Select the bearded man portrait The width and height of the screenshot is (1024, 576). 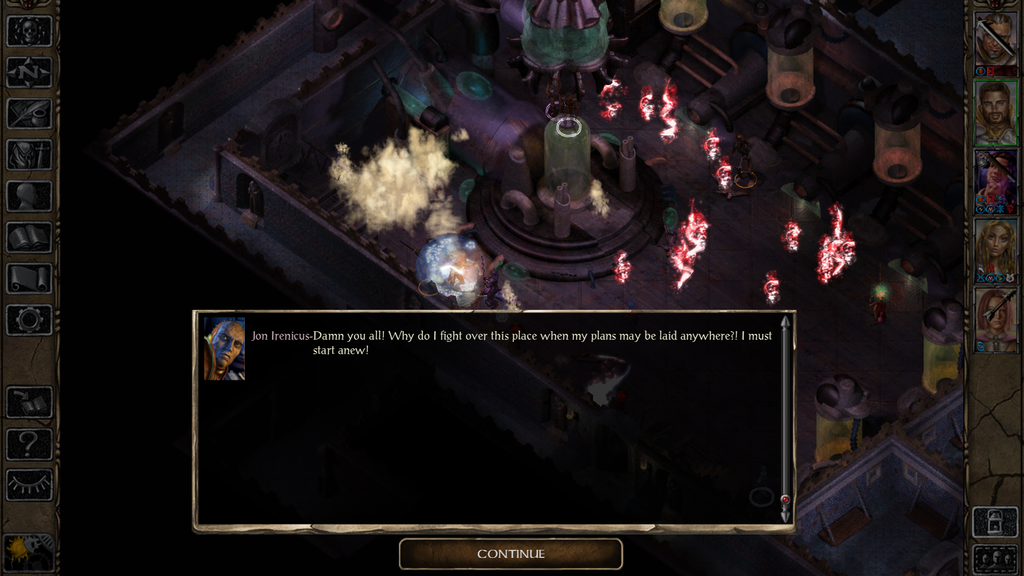tap(995, 111)
